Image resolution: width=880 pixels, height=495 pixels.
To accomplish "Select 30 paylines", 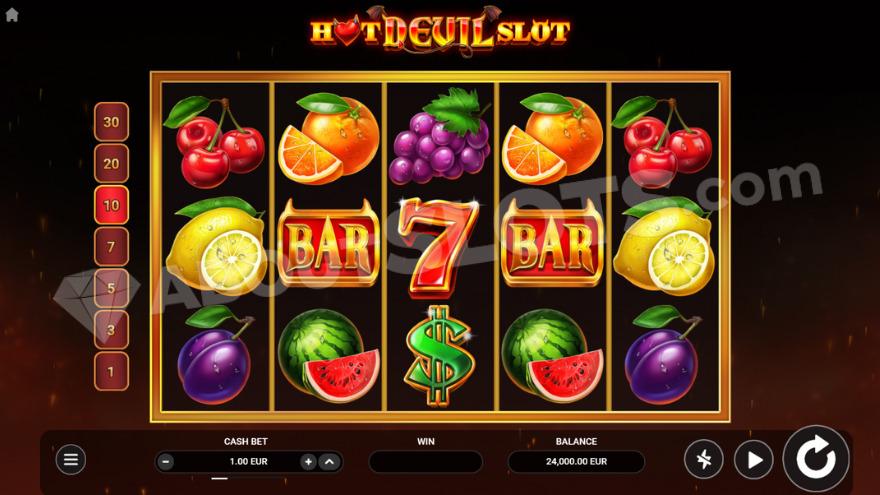I will tap(111, 122).
